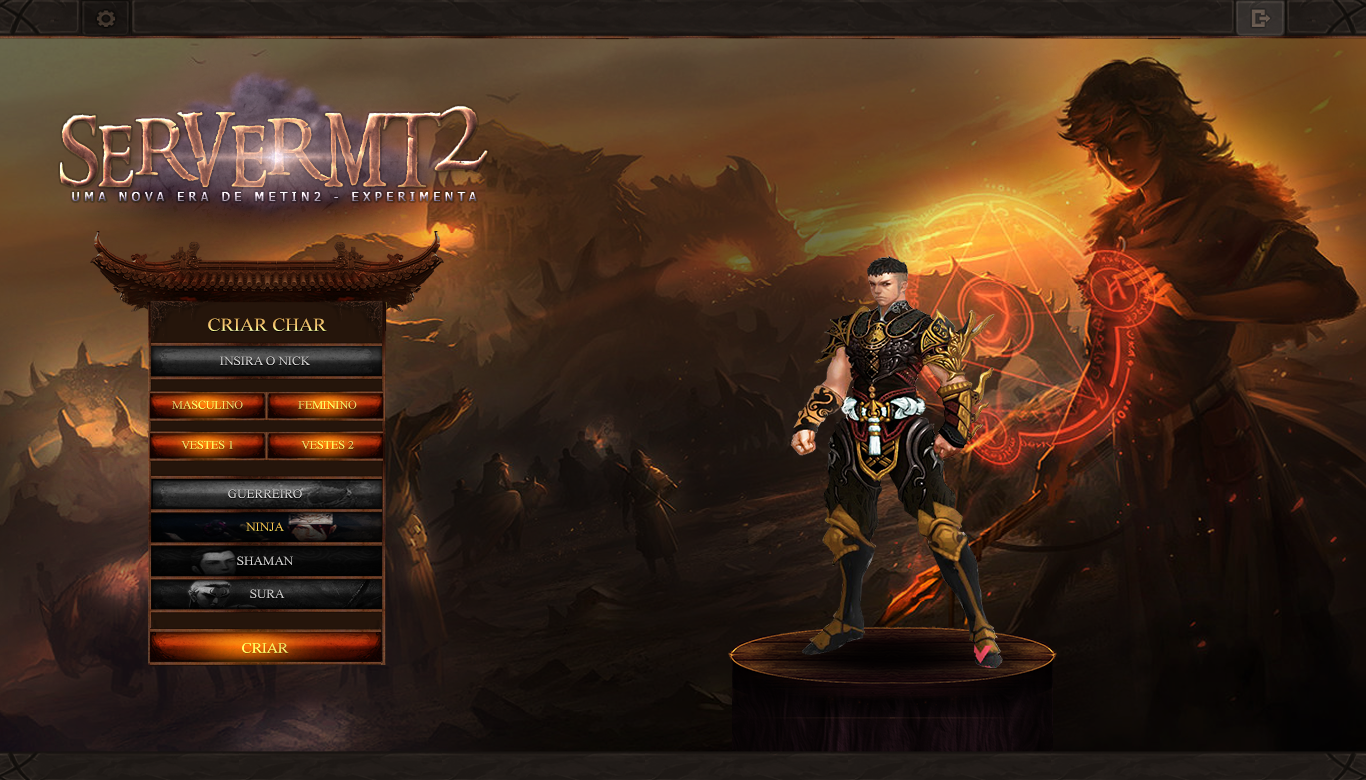Pick the SHAMAN class
Screen dimensions: 1366x780
tap(266, 561)
